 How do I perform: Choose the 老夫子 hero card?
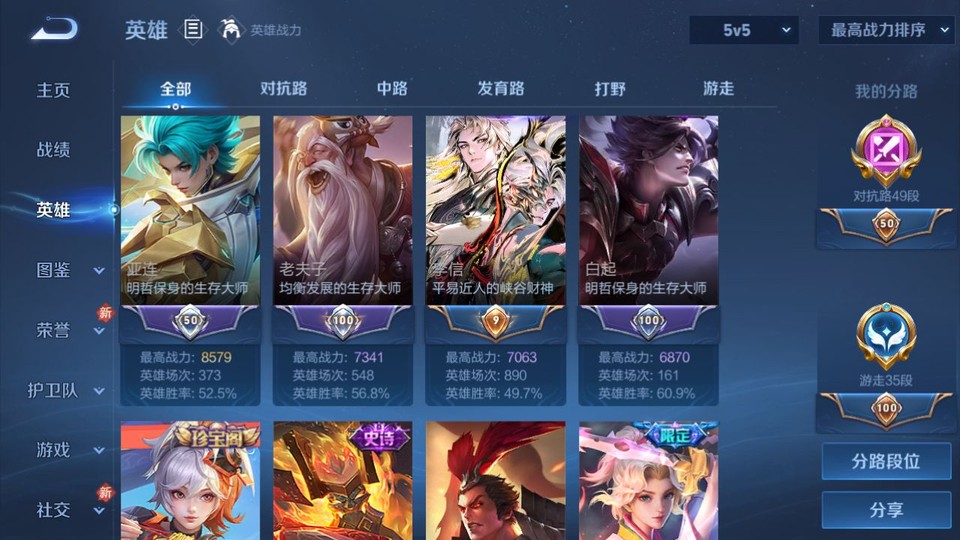point(343,210)
